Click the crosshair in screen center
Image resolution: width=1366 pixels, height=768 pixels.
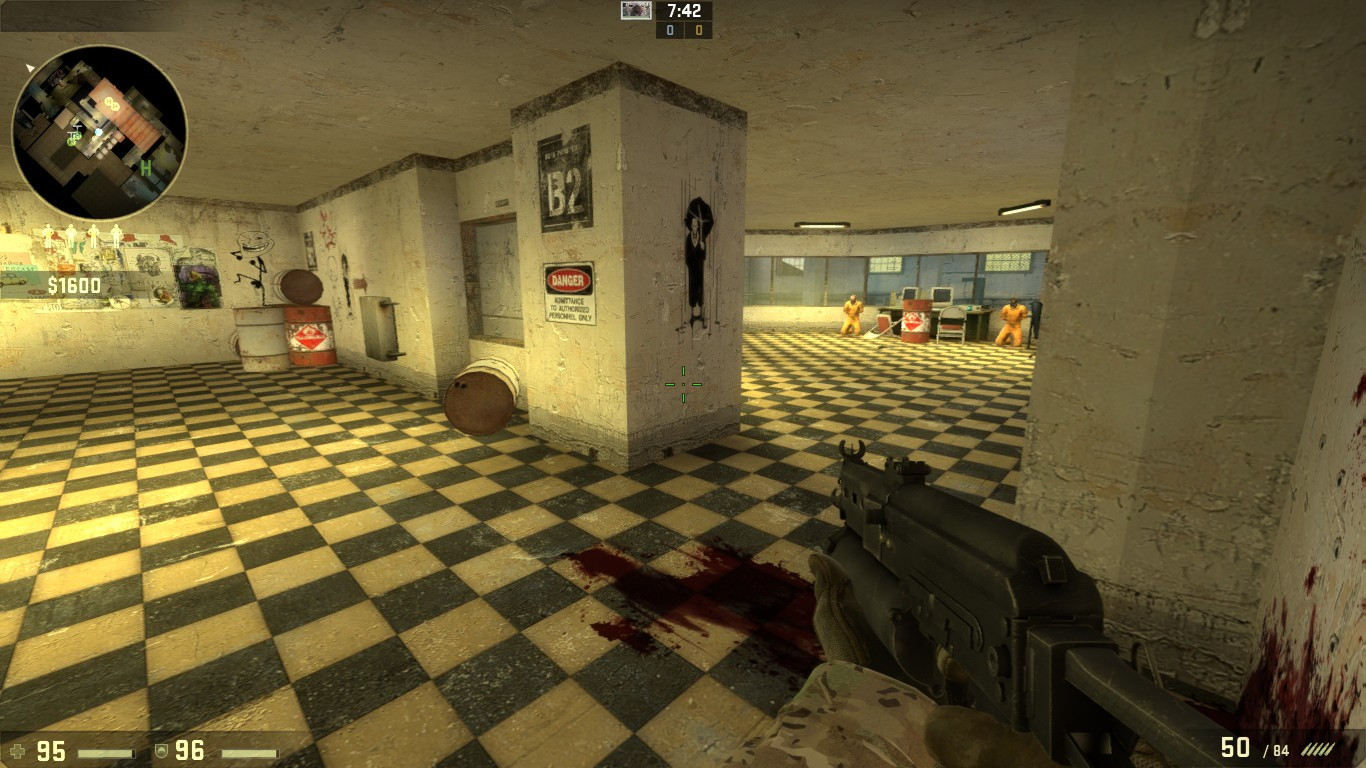[684, 384]
